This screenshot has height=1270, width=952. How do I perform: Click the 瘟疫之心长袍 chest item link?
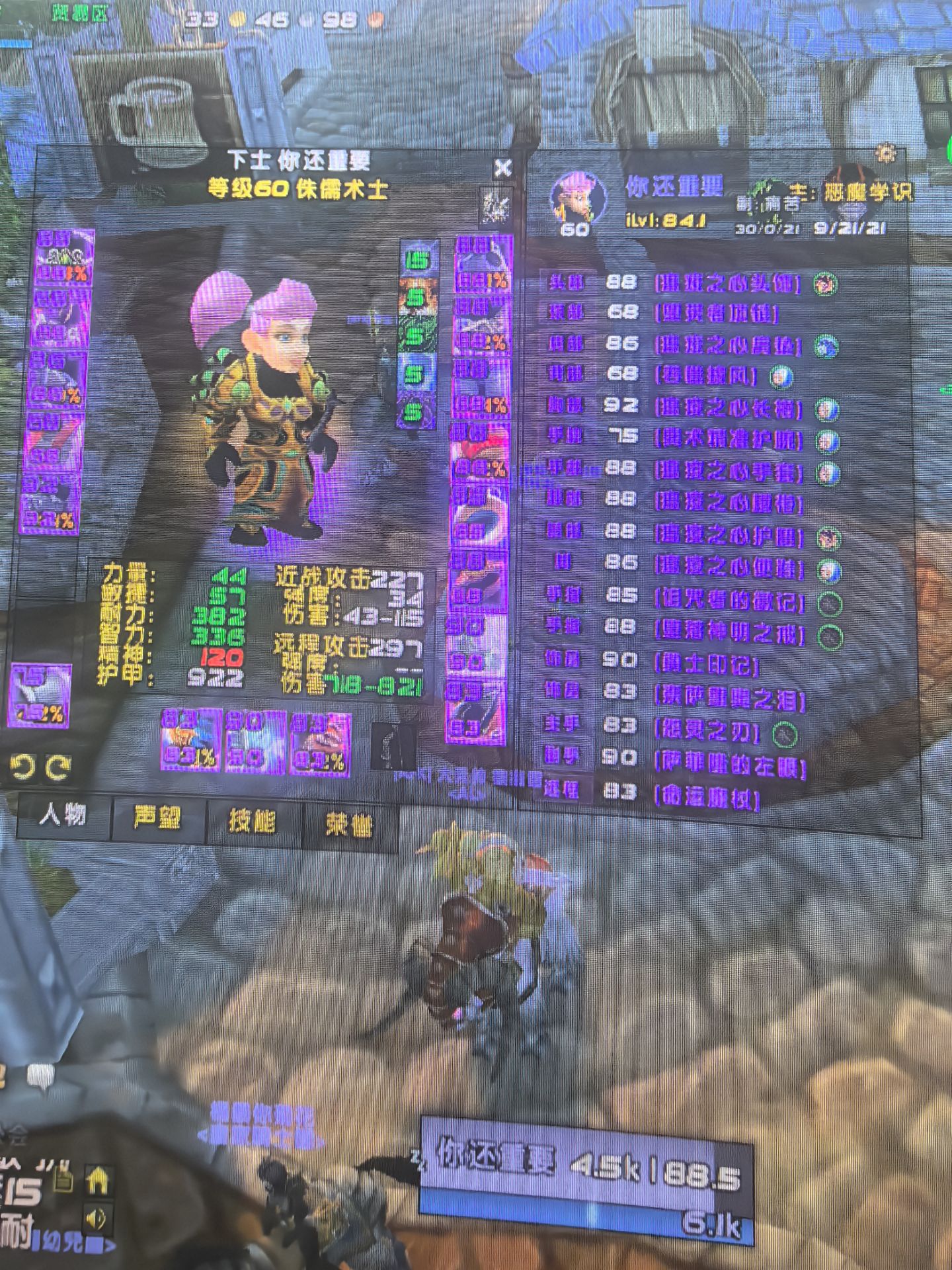coord(728,408)
